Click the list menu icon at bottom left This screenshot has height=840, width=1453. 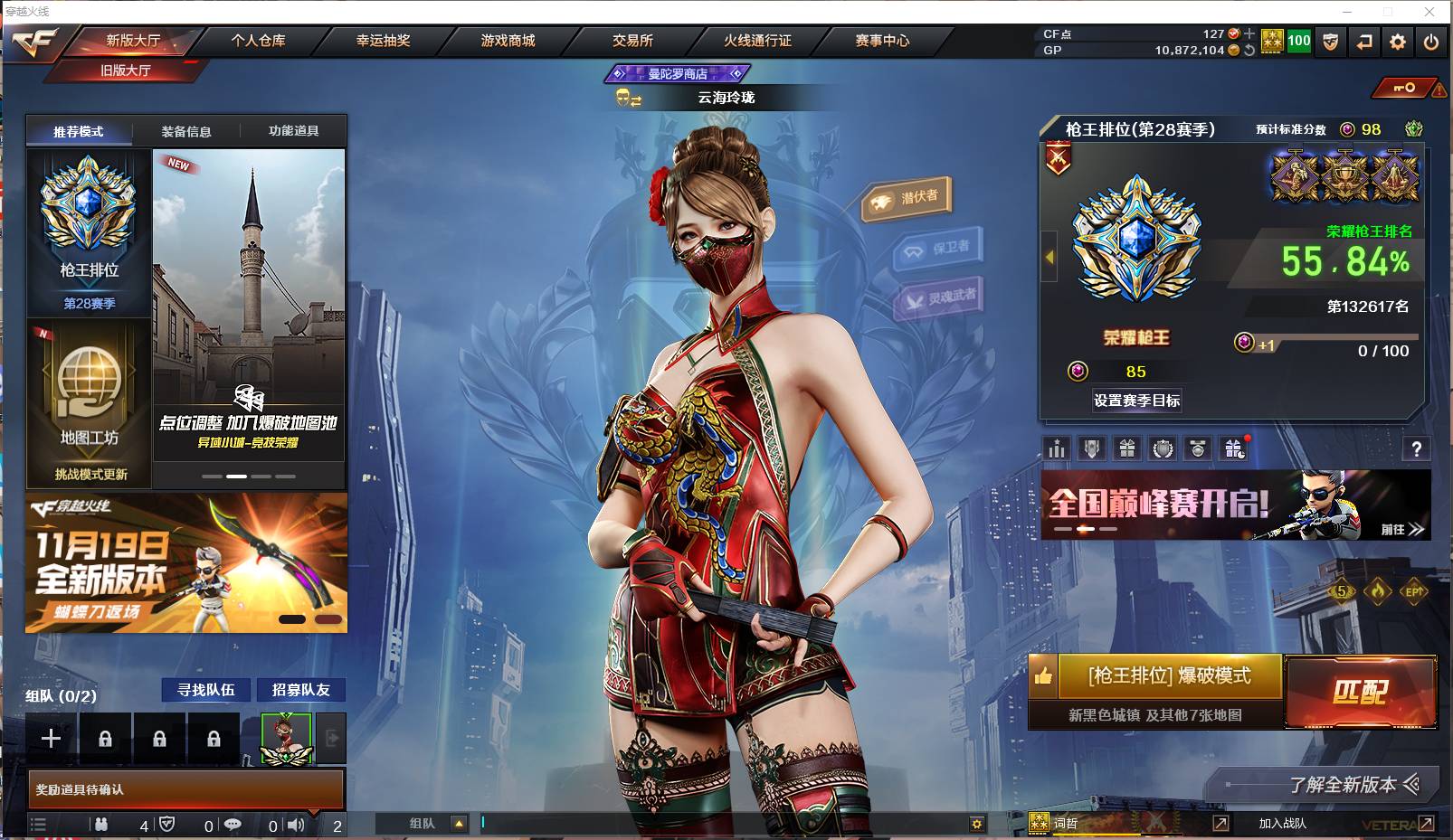tap(39, 824)
